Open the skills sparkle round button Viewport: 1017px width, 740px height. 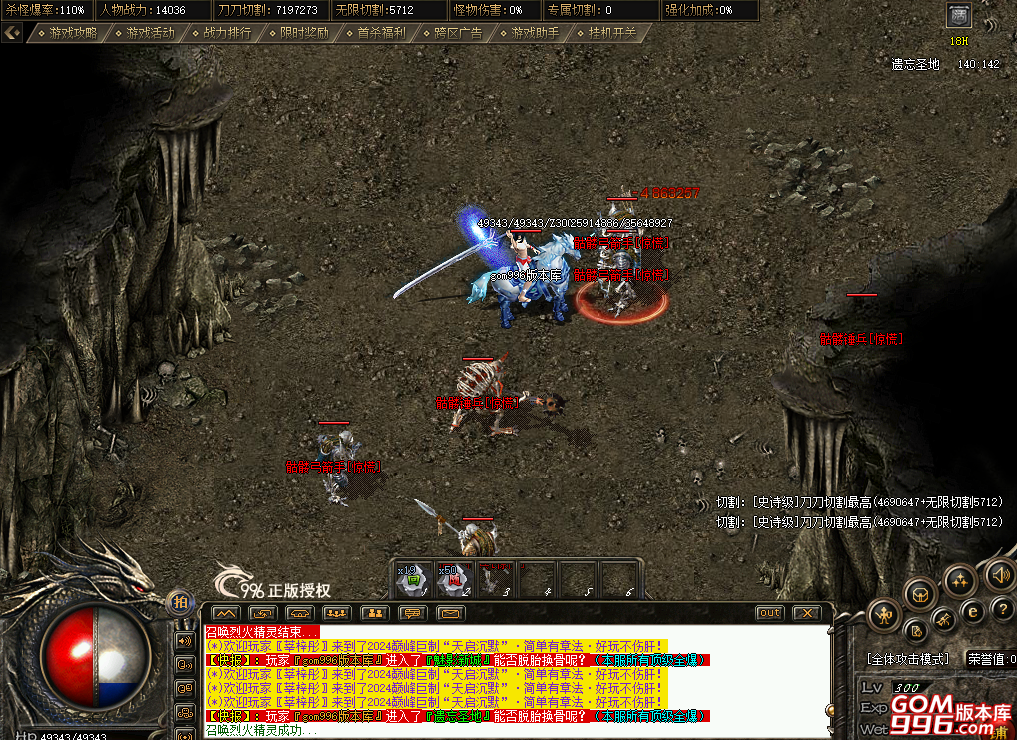tap(960, 579)
